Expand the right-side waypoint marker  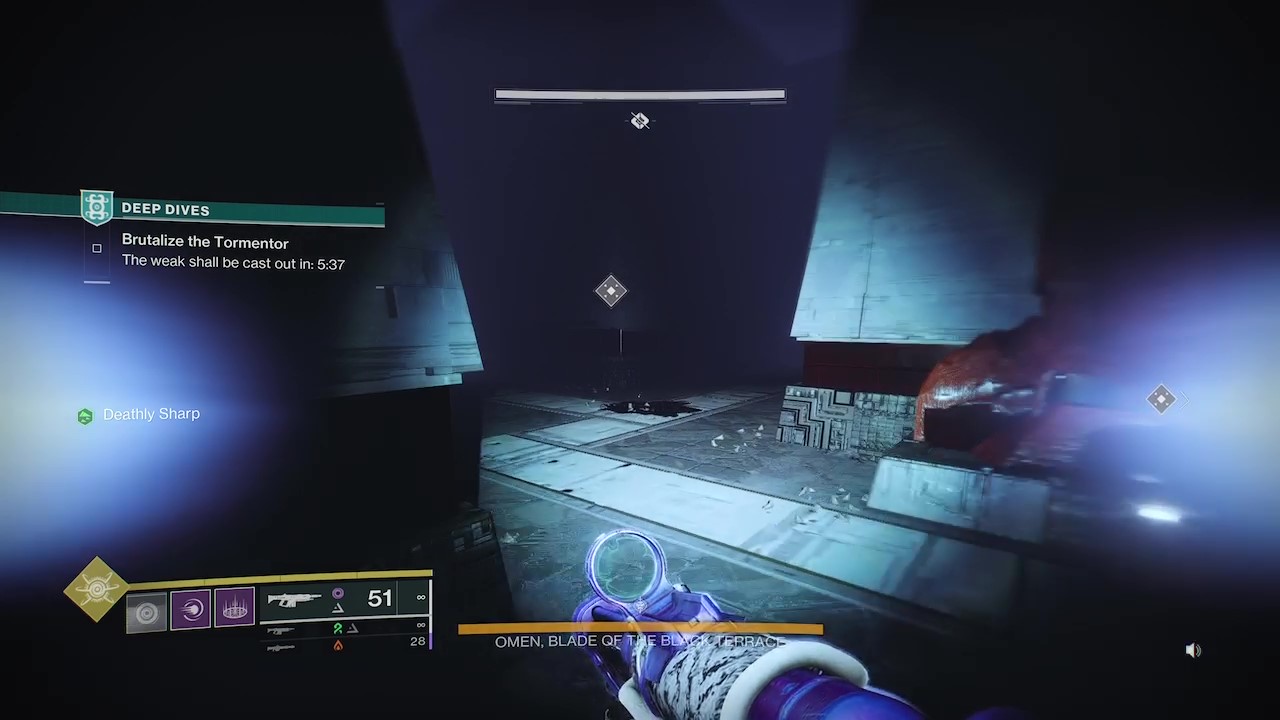pyautogui.click(x=1161, y=399)
